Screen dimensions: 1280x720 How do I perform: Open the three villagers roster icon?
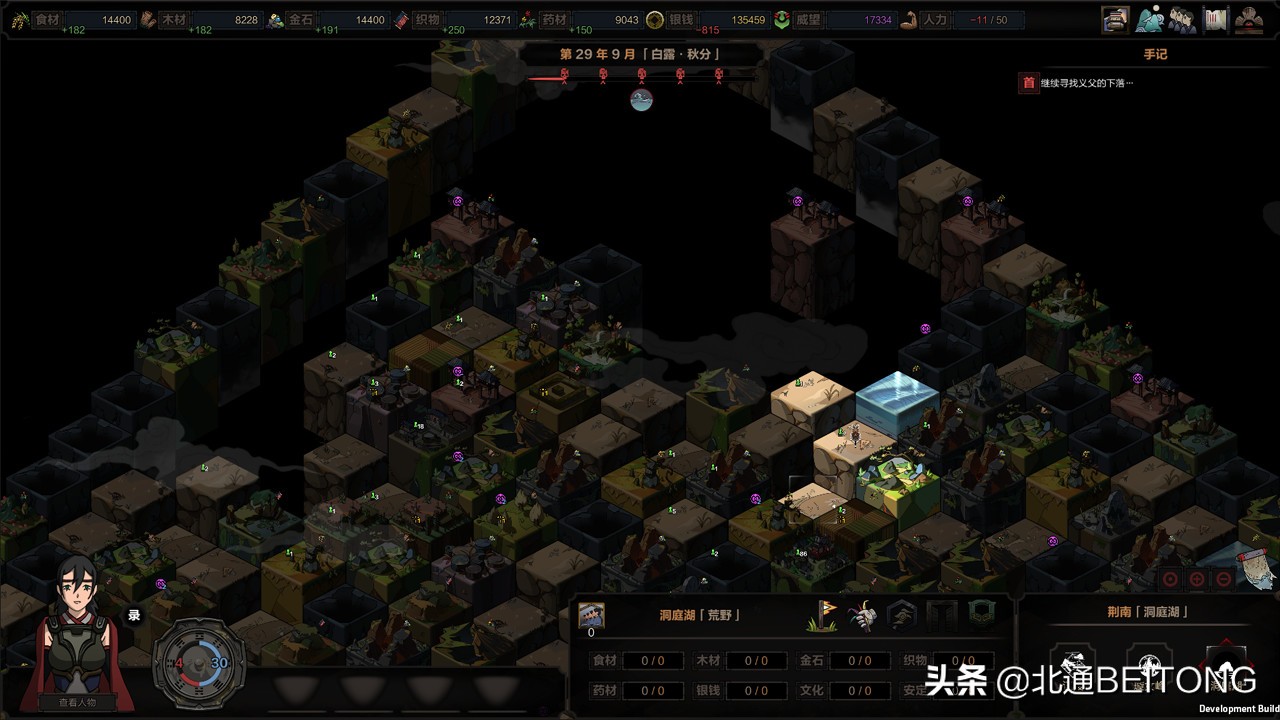click(1183, 19)
